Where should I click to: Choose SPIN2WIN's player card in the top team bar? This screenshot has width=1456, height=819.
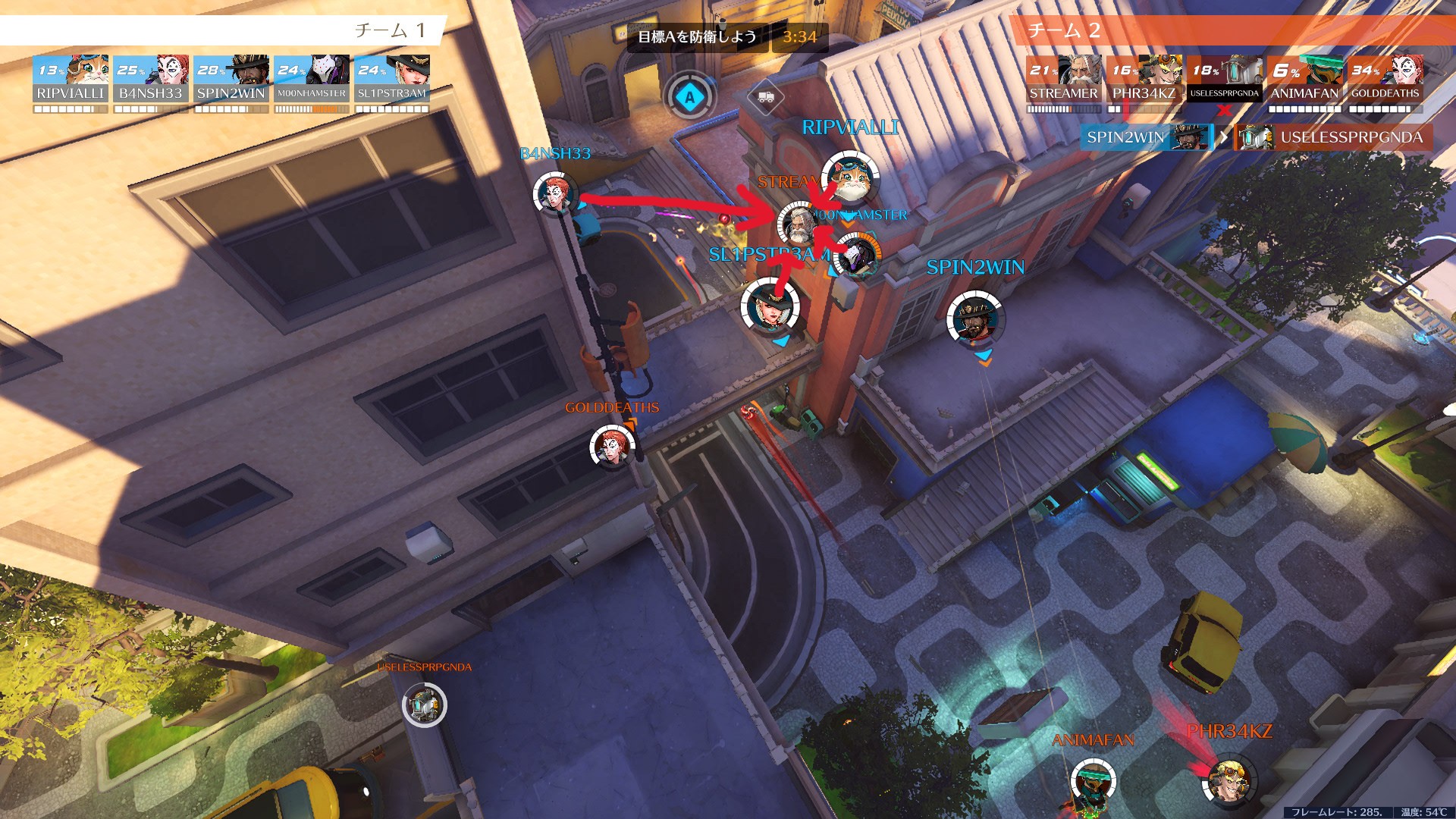click(231, 79)
